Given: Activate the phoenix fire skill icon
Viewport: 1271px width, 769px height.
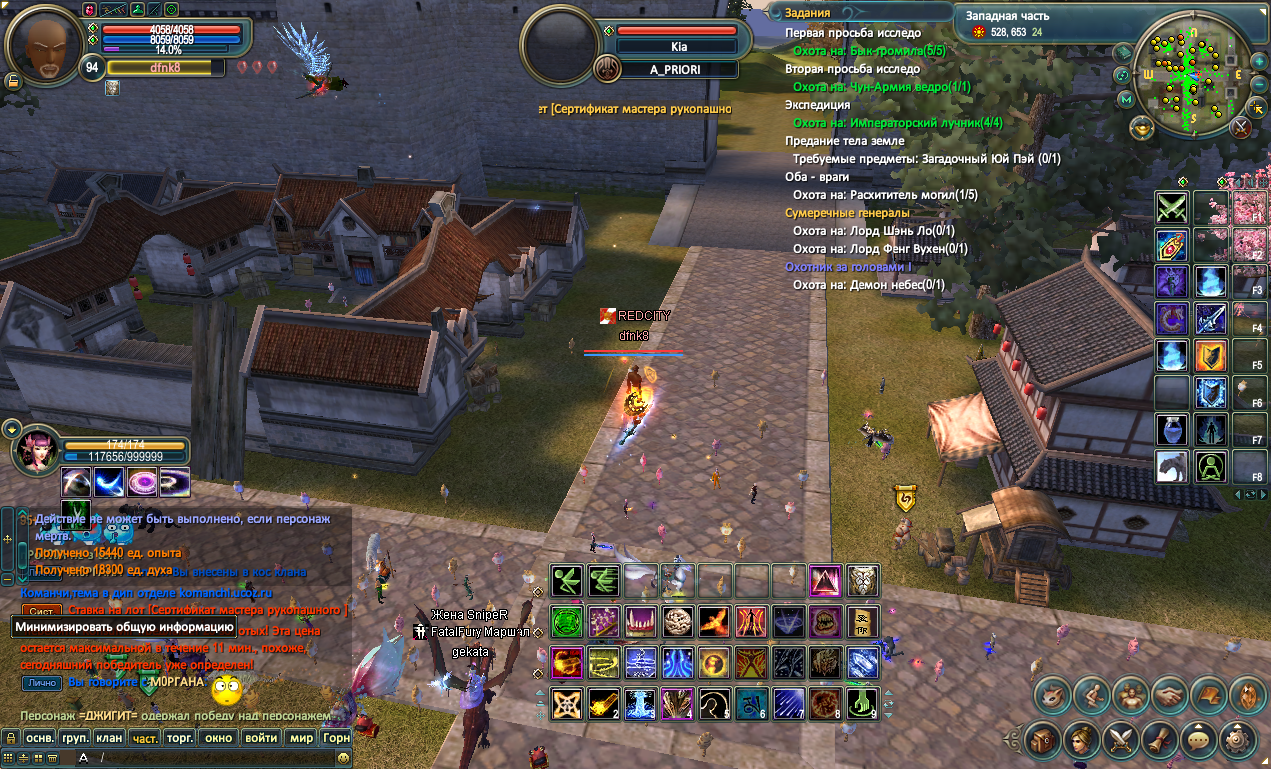Looking at the screenshot, I should click(713, 622).
